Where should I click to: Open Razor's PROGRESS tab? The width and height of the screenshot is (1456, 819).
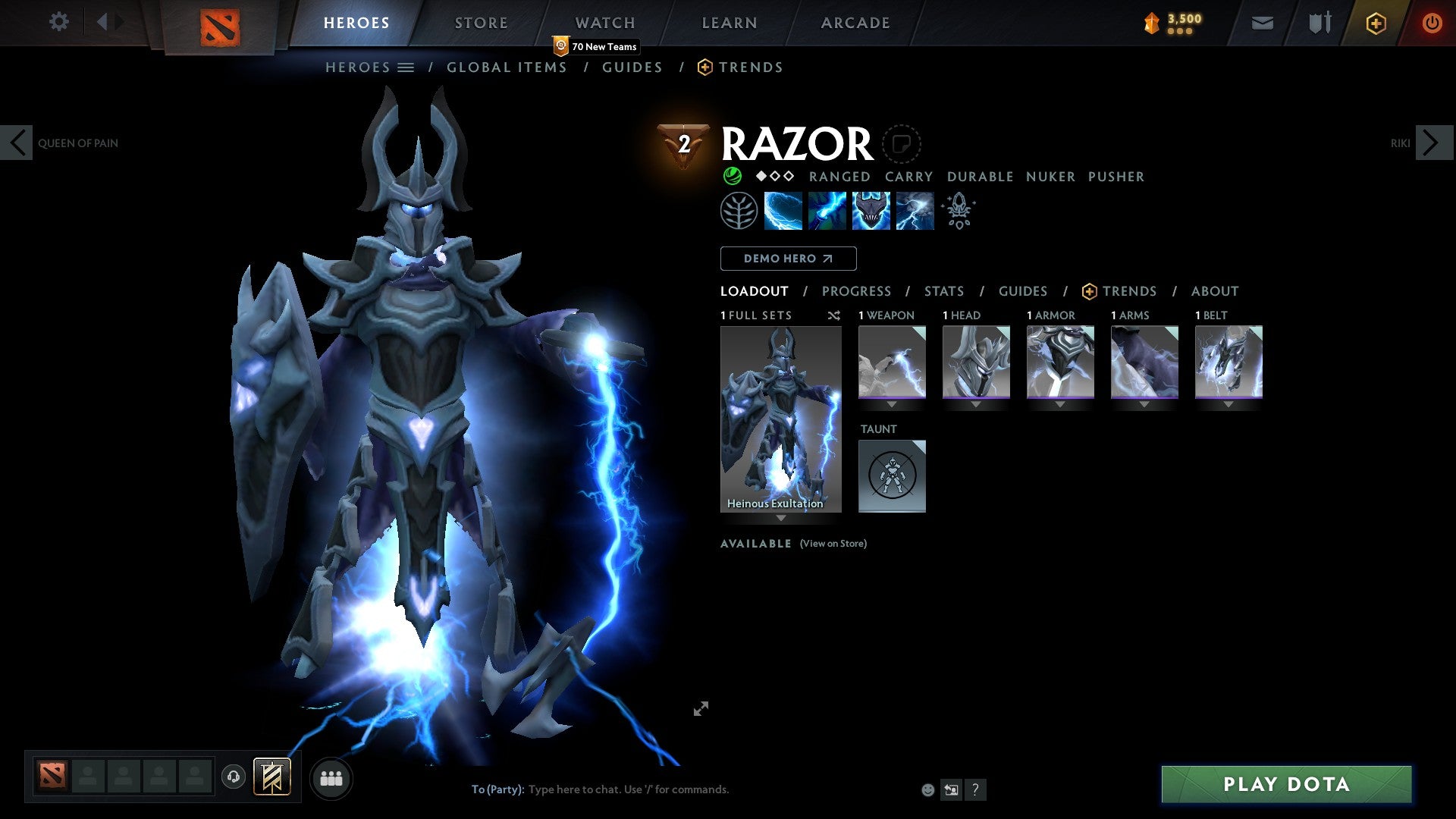point(857,291)
